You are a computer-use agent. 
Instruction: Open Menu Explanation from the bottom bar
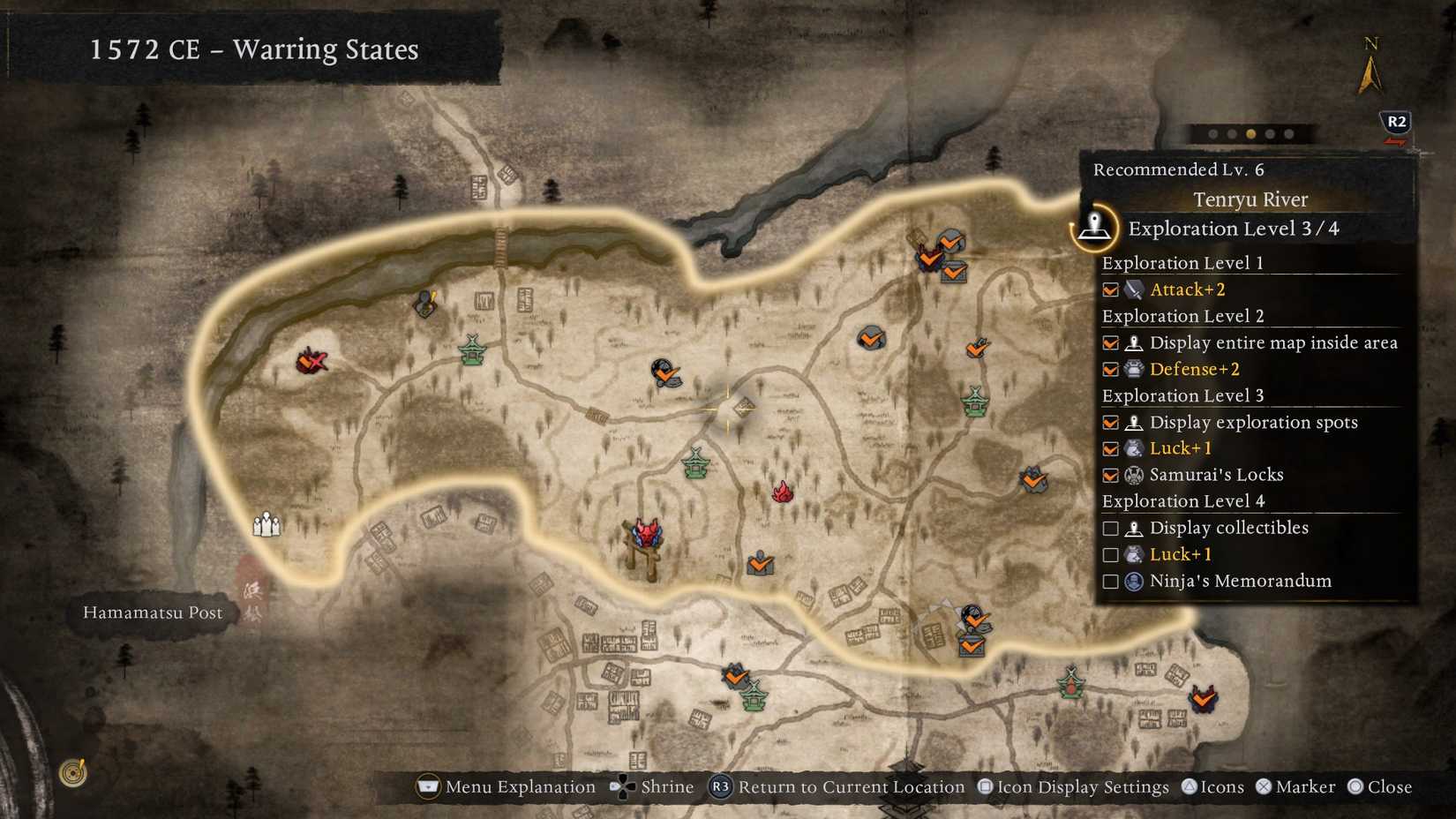[427, 786]
